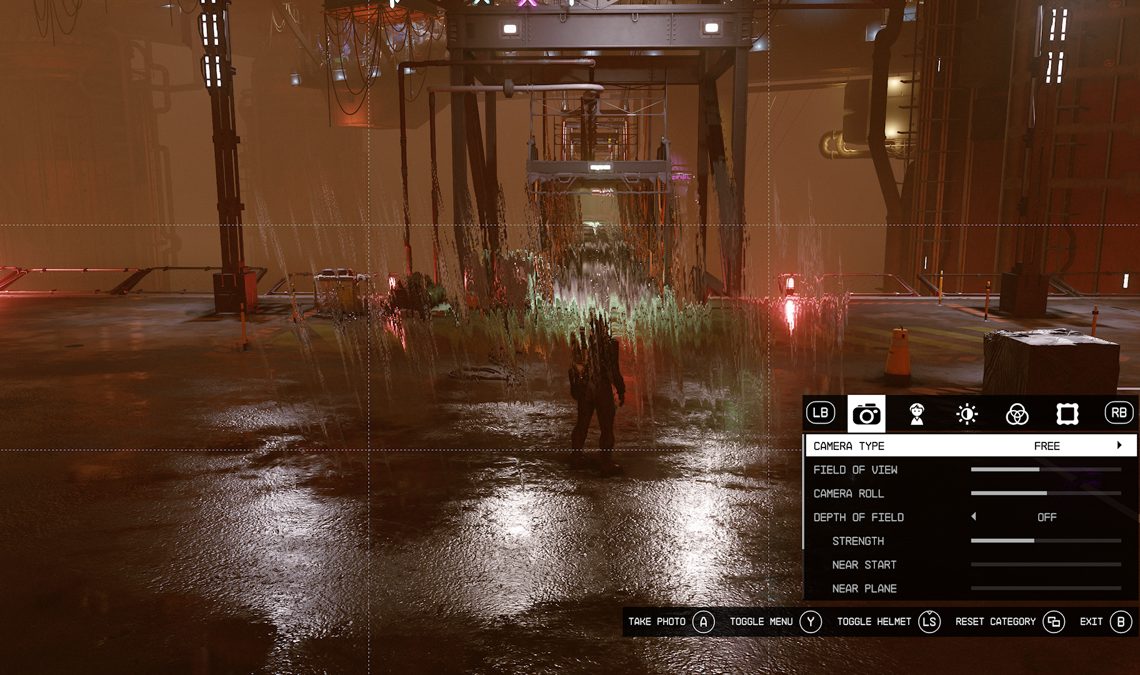Switch to the character pose tab
The height and width of the screenshot is (675, 1140).
(916, 414)
